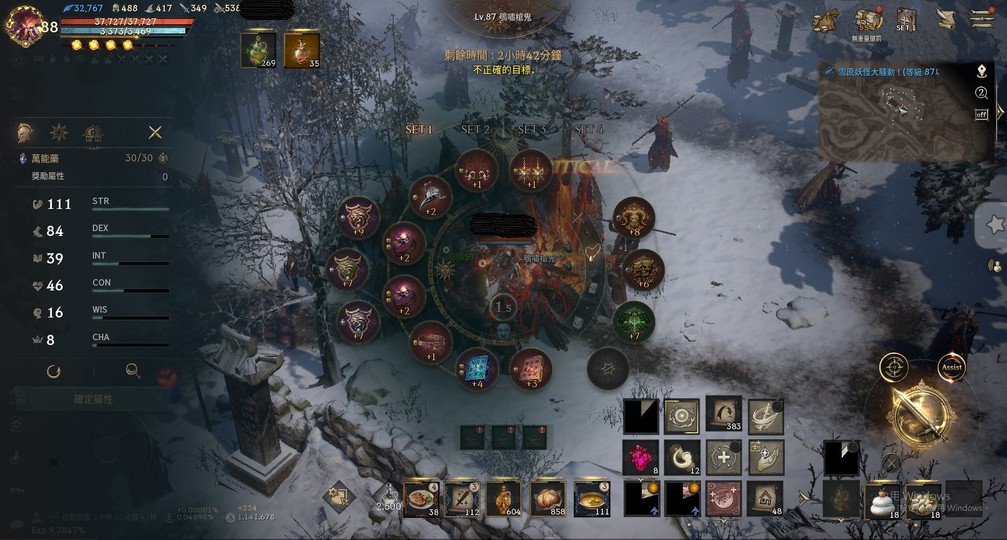The height and width of the screenshot is (540, 1007).
Task: Toggle the Assist button
Action: tap(951, 367)
